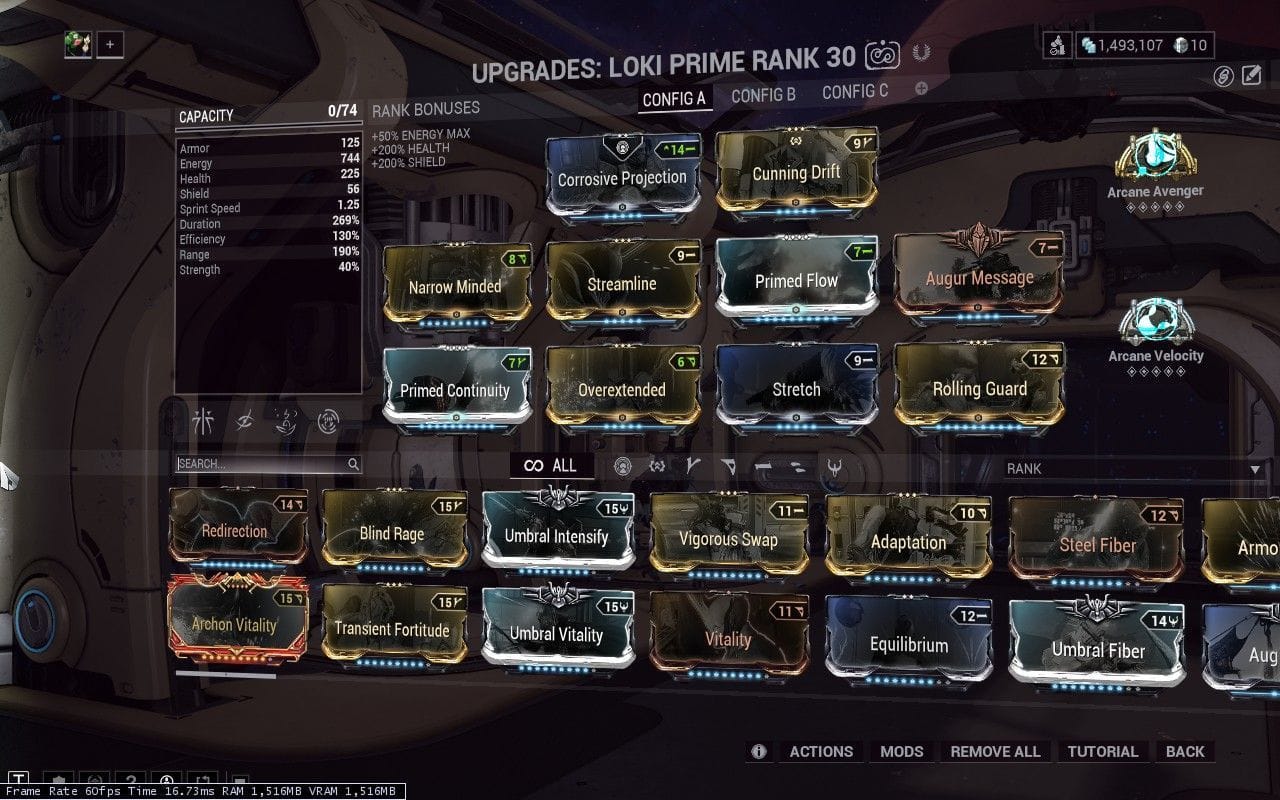The image size is (1280, 800).
Task: Filter mods by Vazarin polarity icon
Action: point(729,466)
